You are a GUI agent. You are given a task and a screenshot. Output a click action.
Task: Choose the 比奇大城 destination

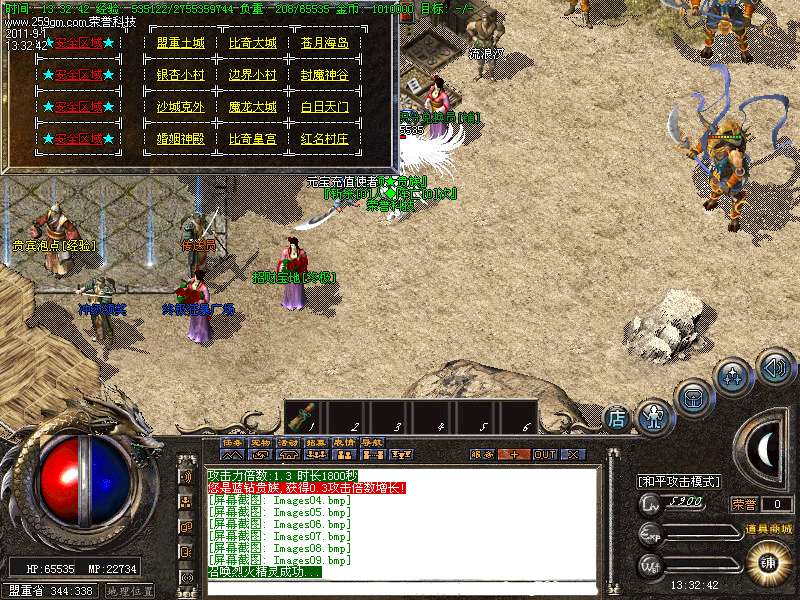[x=252, y=43]
